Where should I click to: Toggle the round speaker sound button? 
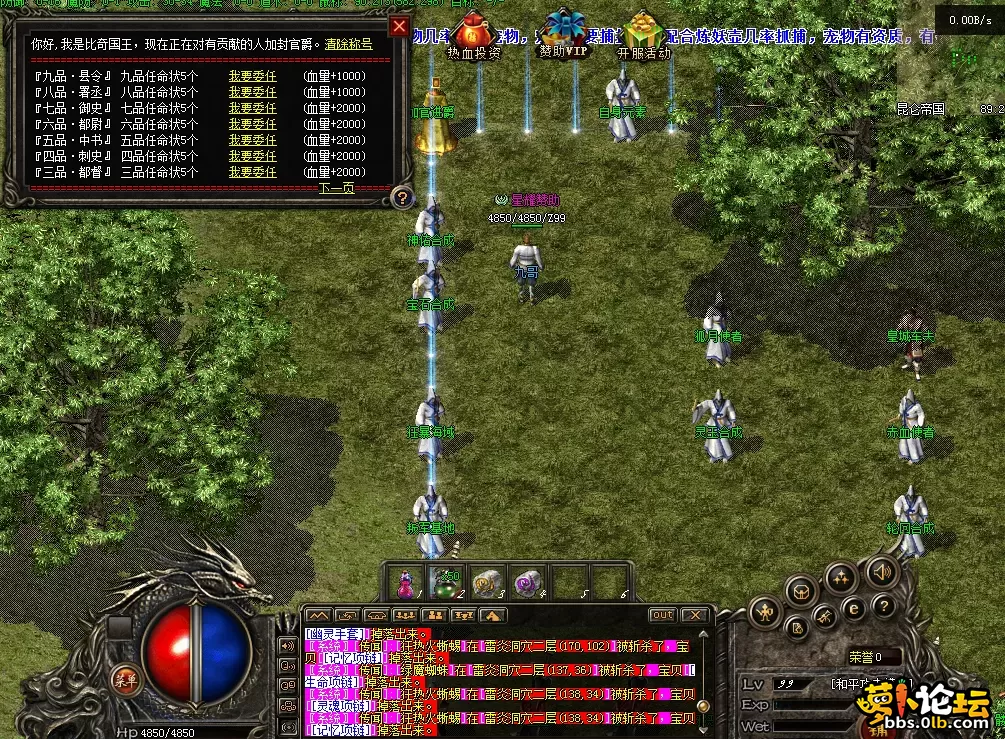[x=881, y=572]
